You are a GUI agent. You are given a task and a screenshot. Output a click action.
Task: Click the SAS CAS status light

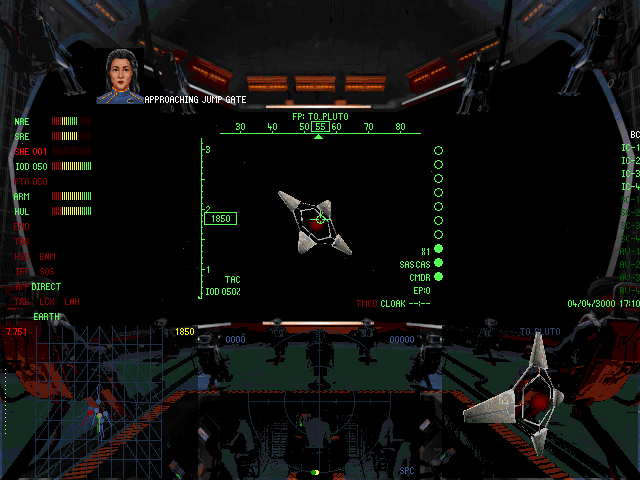[438, 263]
